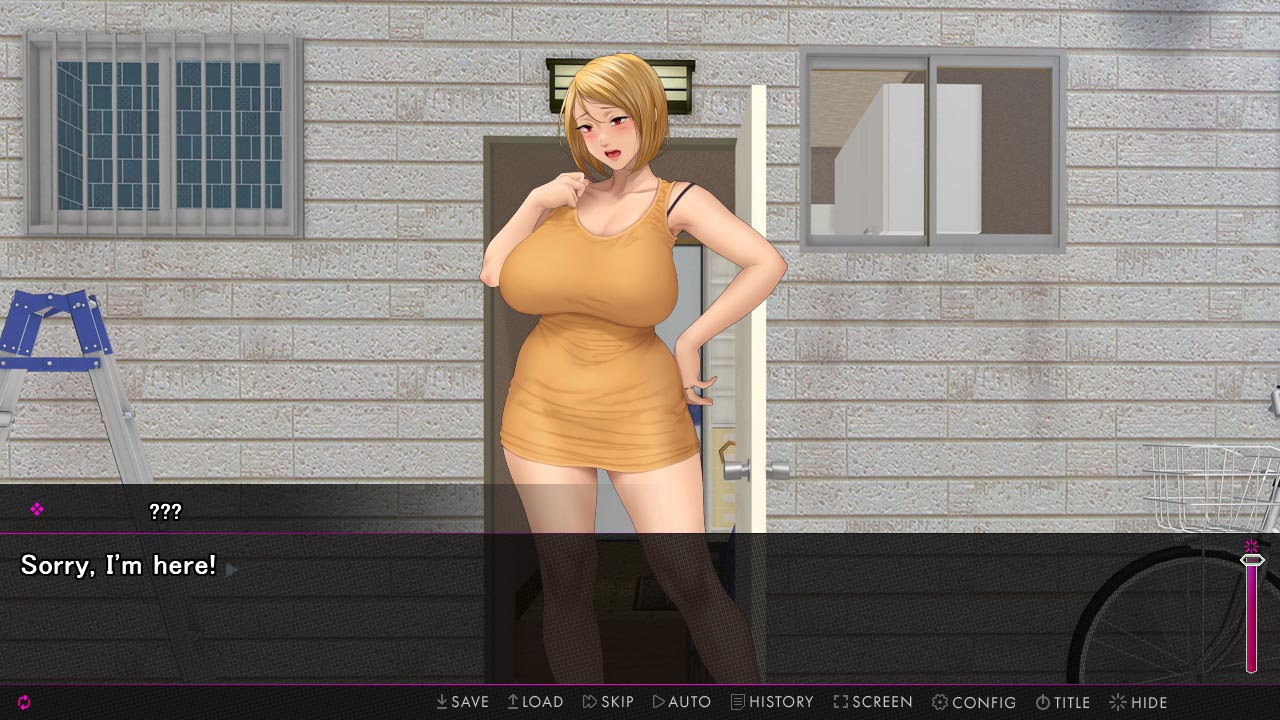Open the Load menu
Image resolution: width=1280 pixels, height=720 pixels.
tap(535, 702)
